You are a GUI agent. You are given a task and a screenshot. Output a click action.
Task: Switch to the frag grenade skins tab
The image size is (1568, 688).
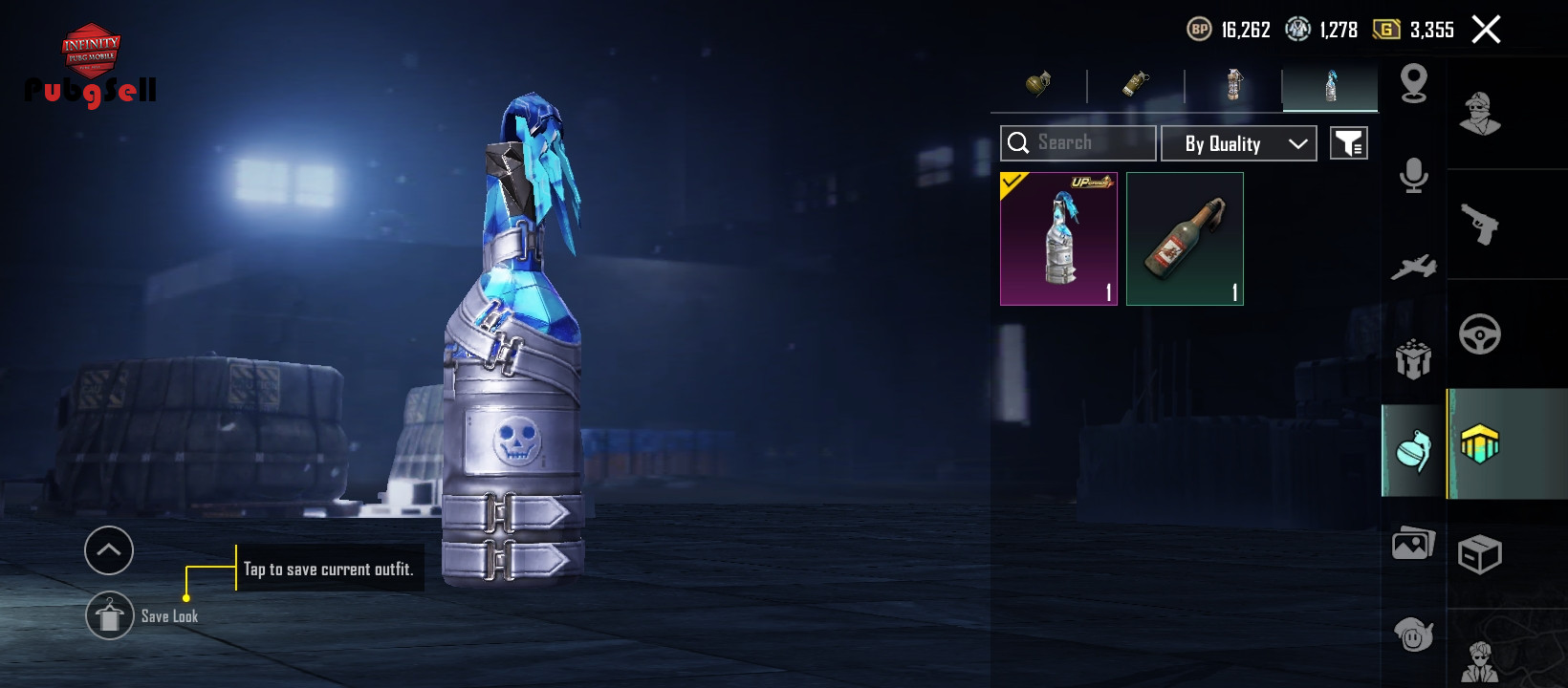[1038, 85]
